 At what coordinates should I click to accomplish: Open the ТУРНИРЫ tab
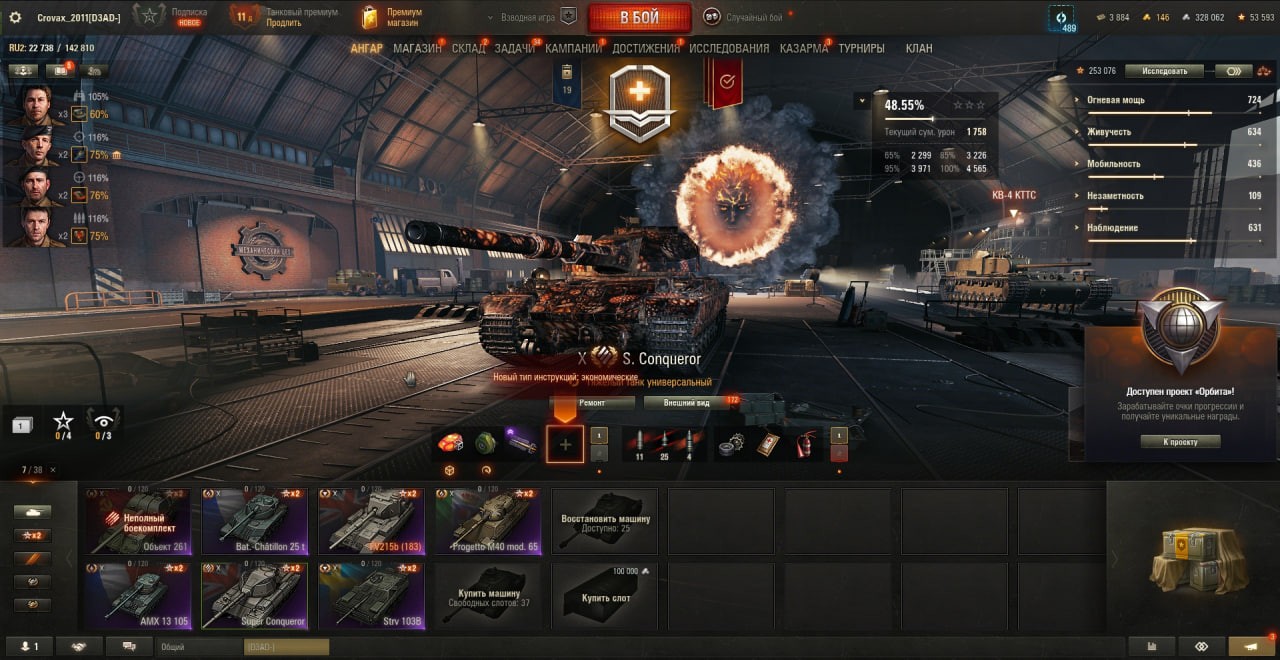[861, 48]
